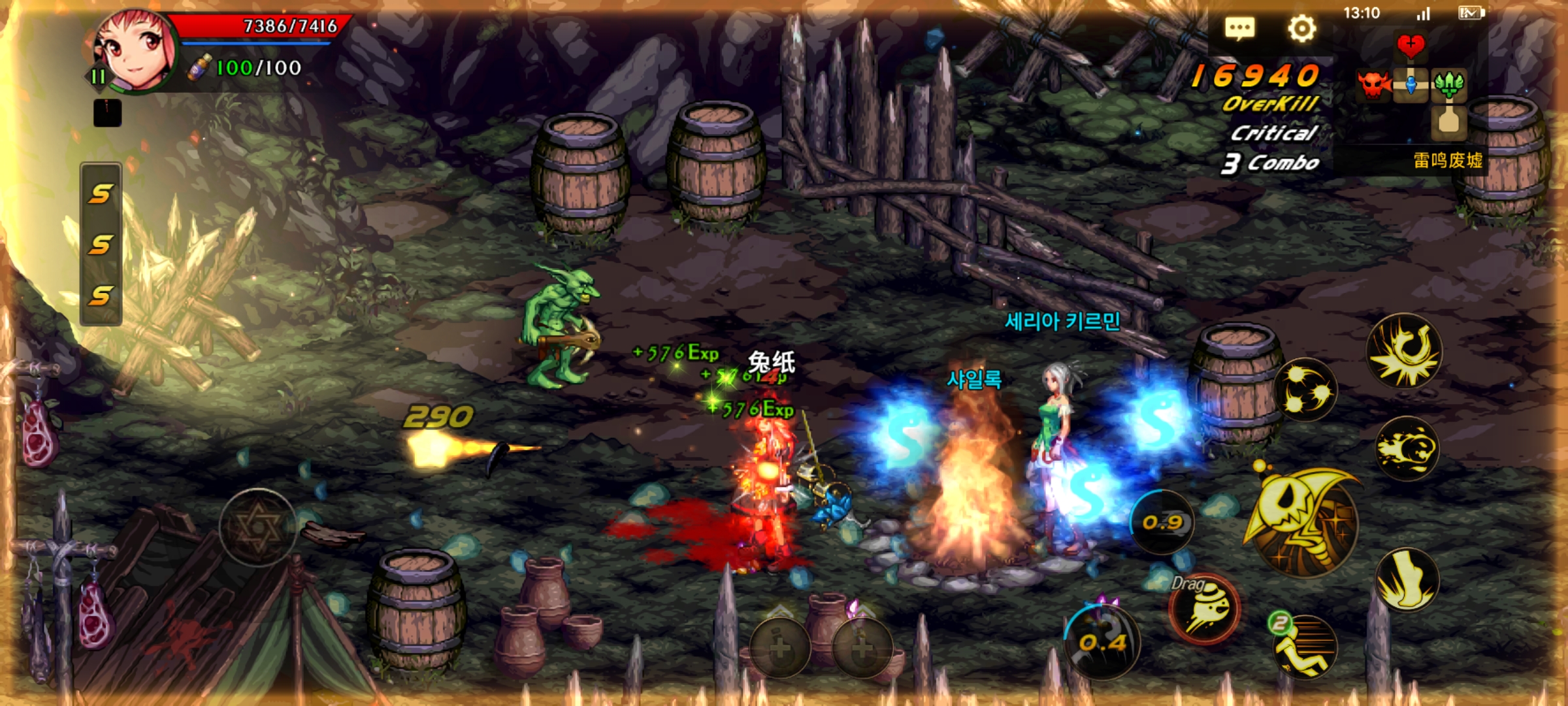Use the foot kick skill
The width and height of the screenshot is (1568, 706).
click(1407, 579)
